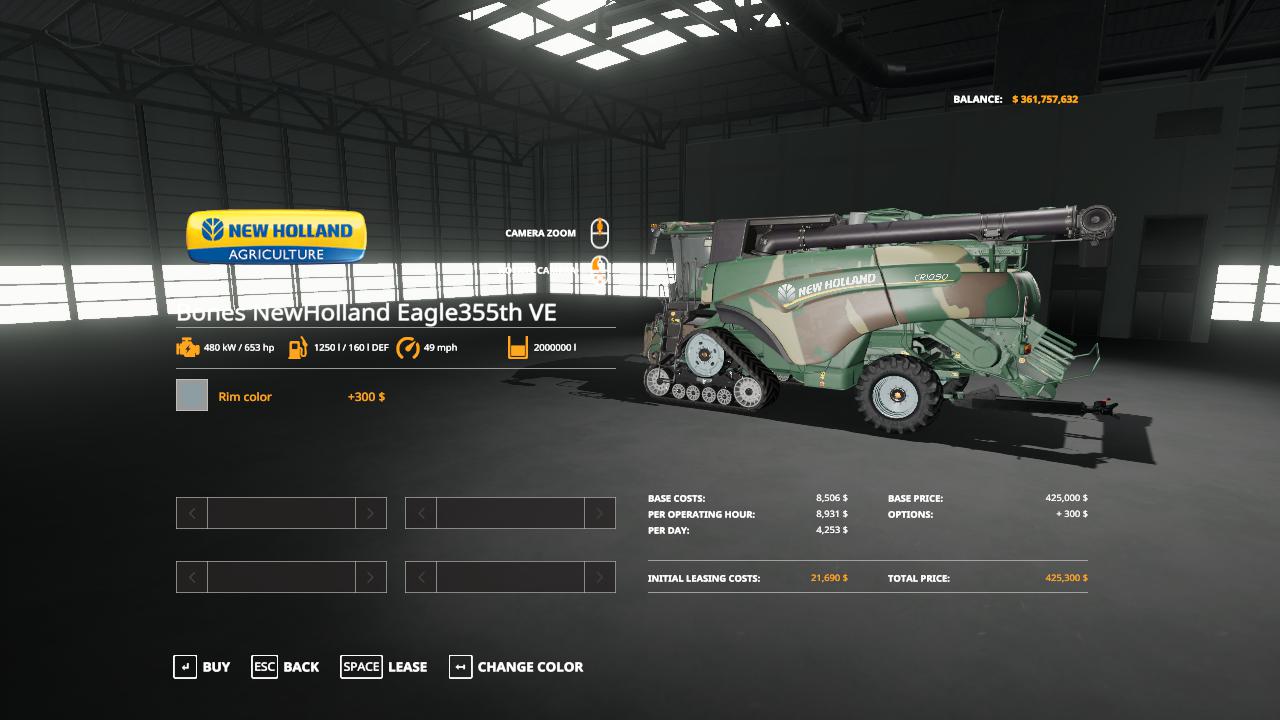Lease the combine instead of buying
The height and width of the screenshot is (720, 1280).
click(384, 667)
